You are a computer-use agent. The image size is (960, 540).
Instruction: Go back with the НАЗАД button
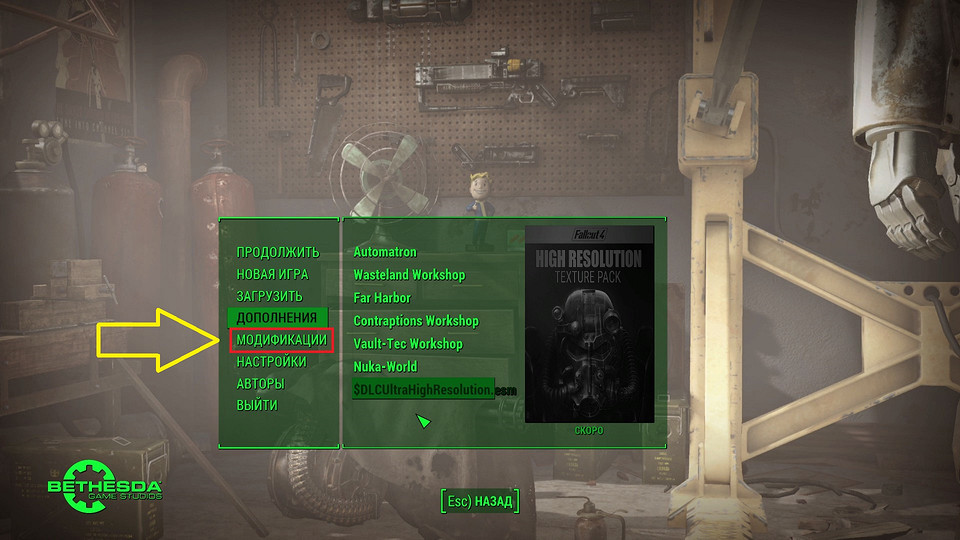(480, 500)
